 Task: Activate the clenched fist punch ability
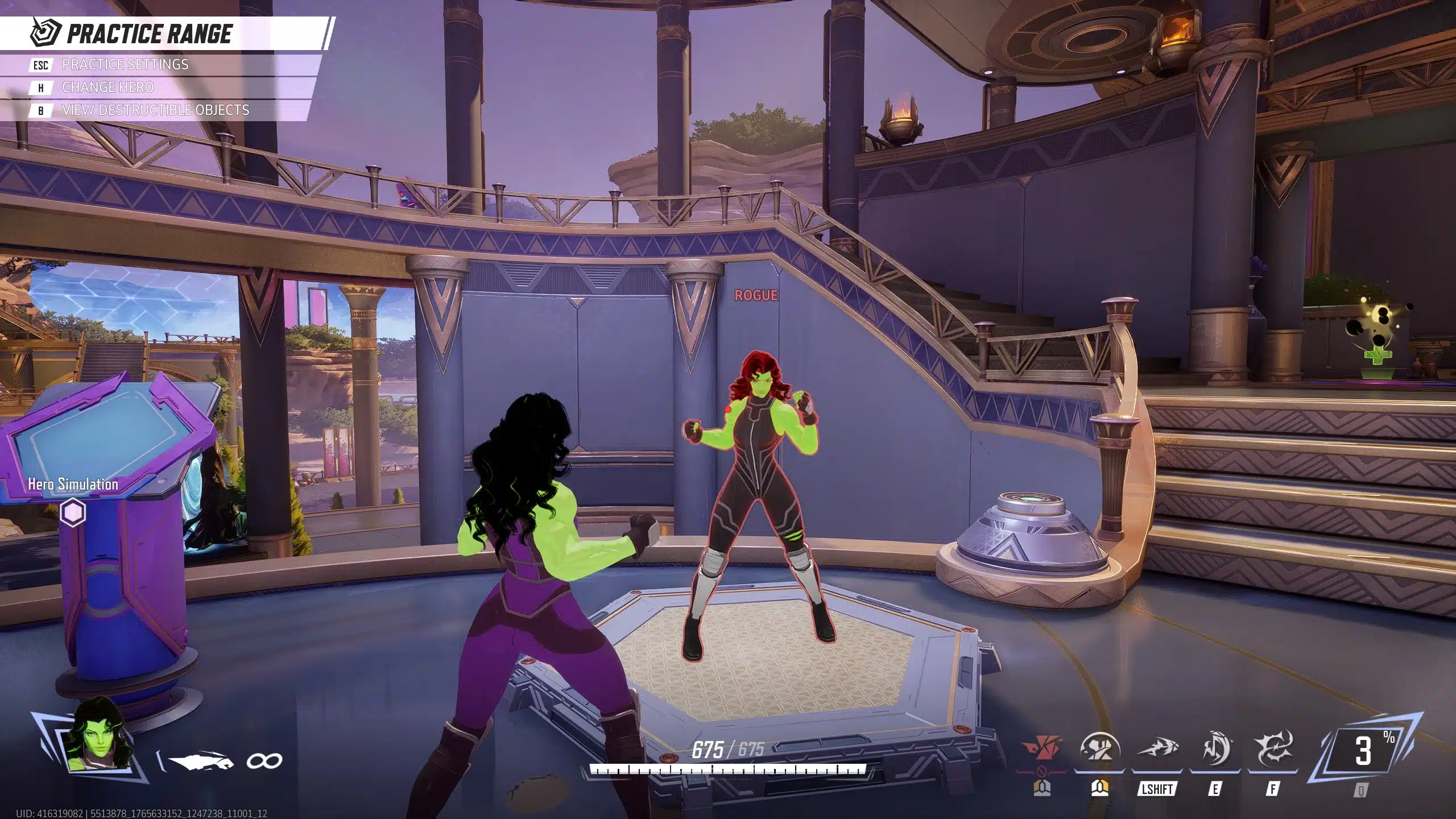(1099, 750)
